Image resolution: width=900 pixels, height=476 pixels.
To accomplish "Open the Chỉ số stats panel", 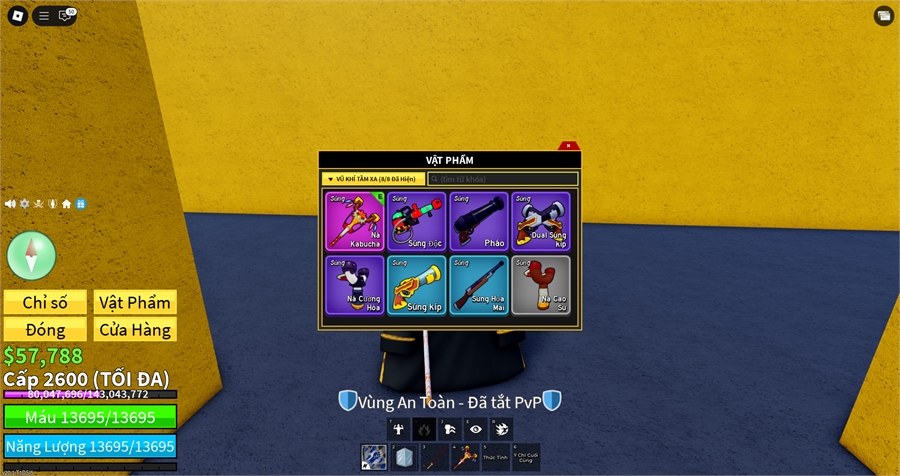I will pos(44,303).
